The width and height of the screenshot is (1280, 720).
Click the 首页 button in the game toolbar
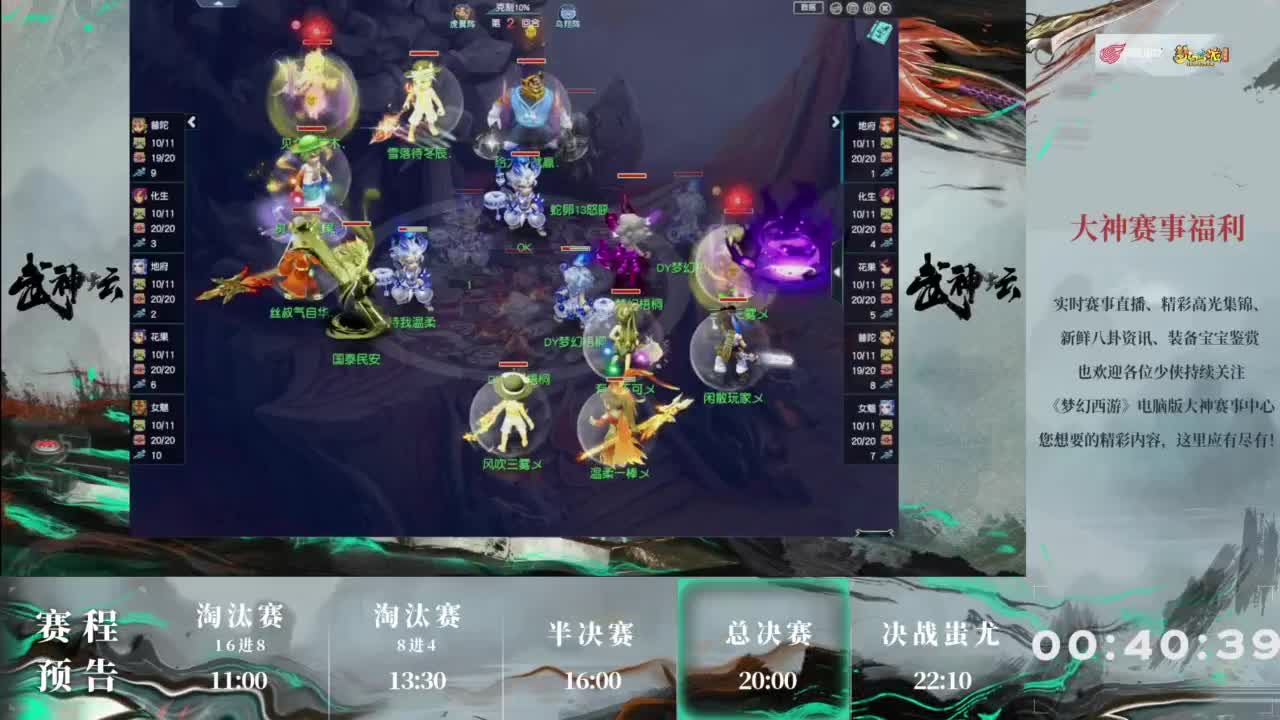point(809,7)
